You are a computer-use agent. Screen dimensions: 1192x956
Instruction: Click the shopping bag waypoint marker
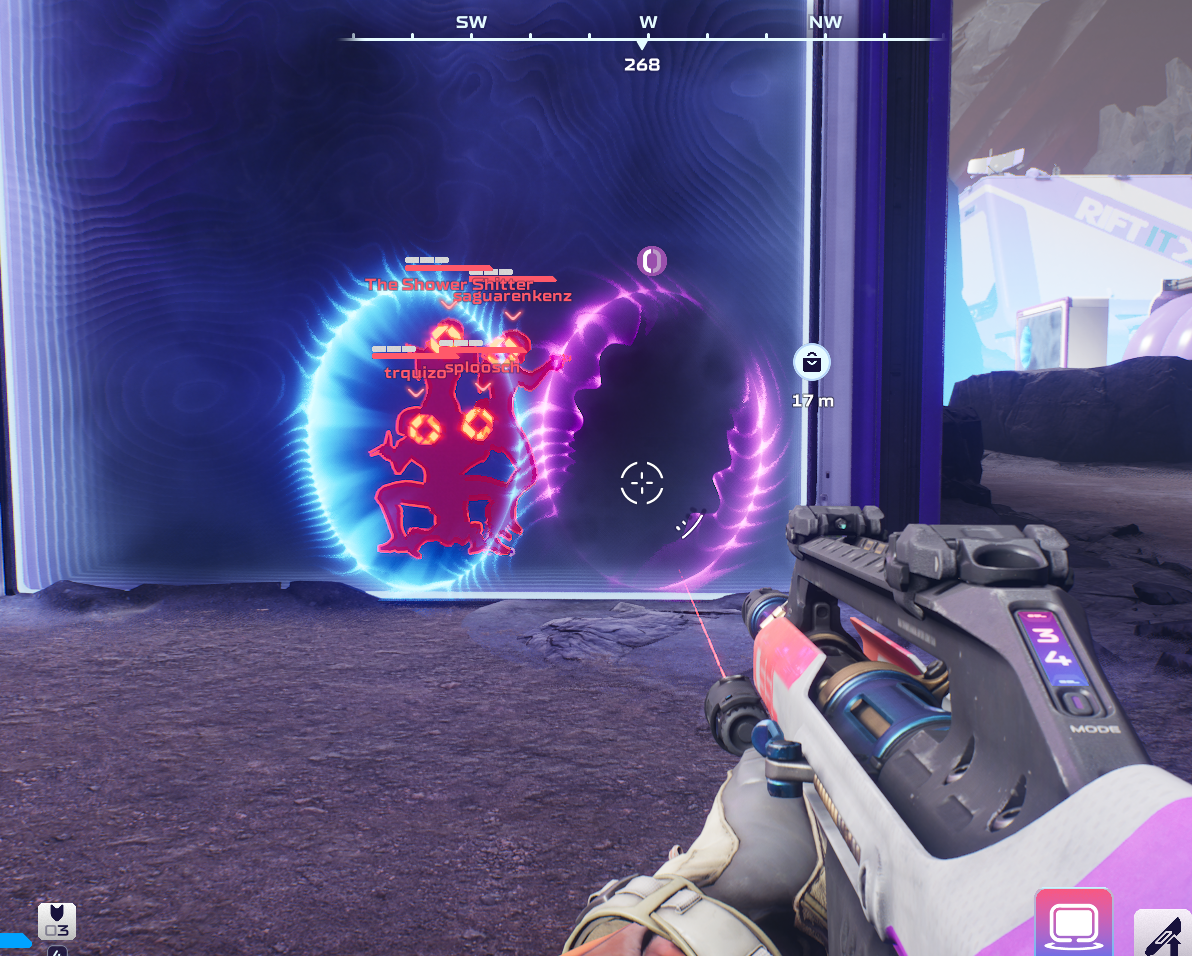[812, 362]
